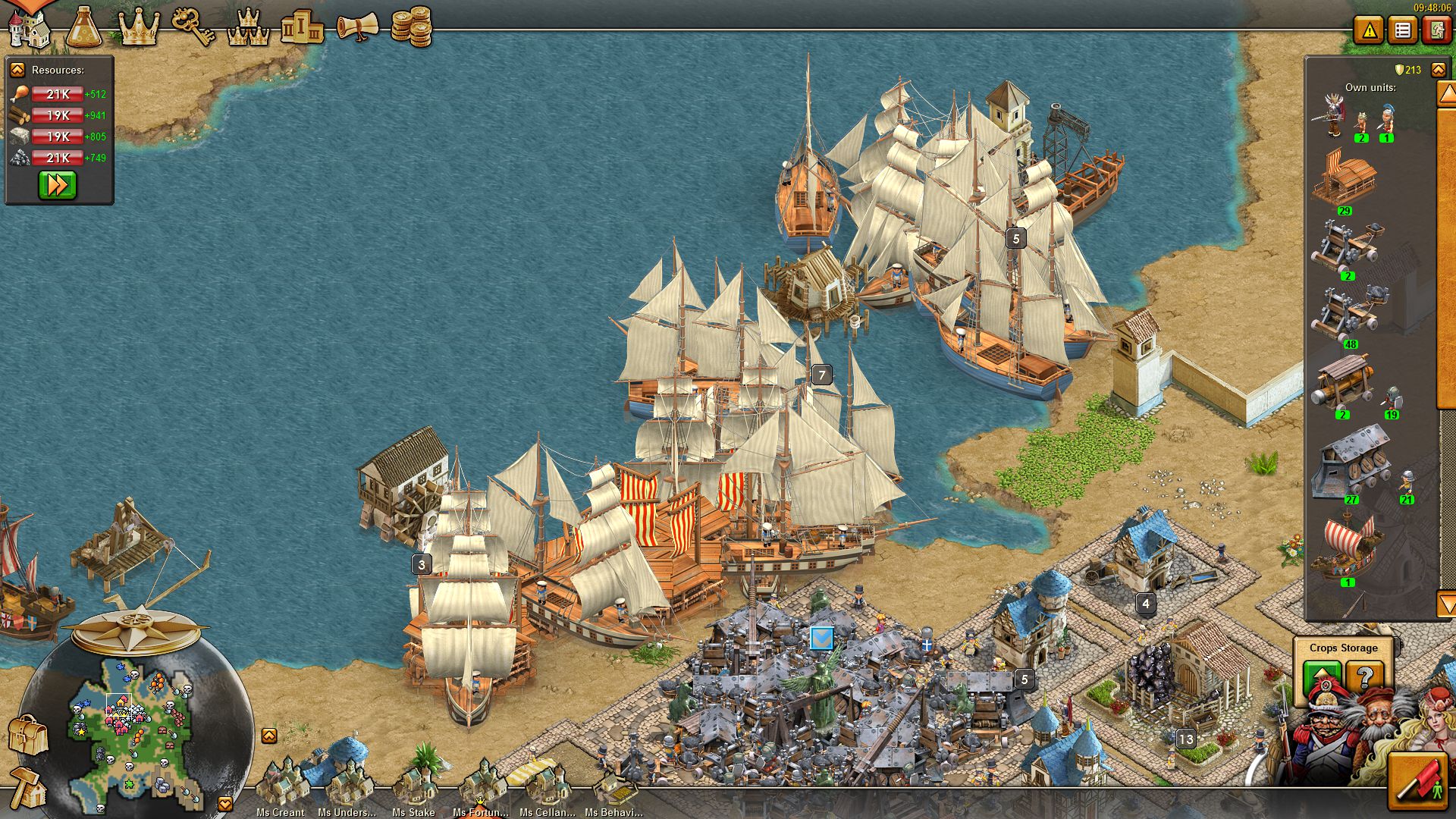
Task: Open the potion flask menu
Action: [x=83, y=29]
